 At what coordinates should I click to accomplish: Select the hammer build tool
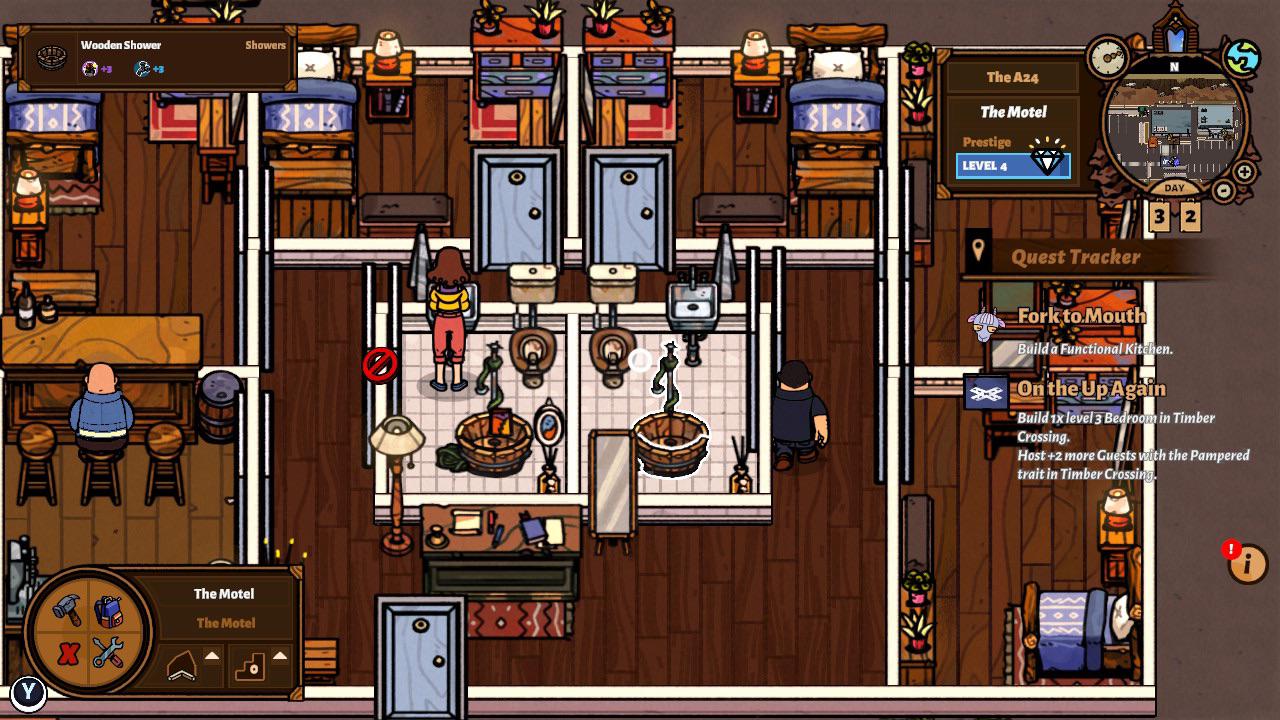68,608
